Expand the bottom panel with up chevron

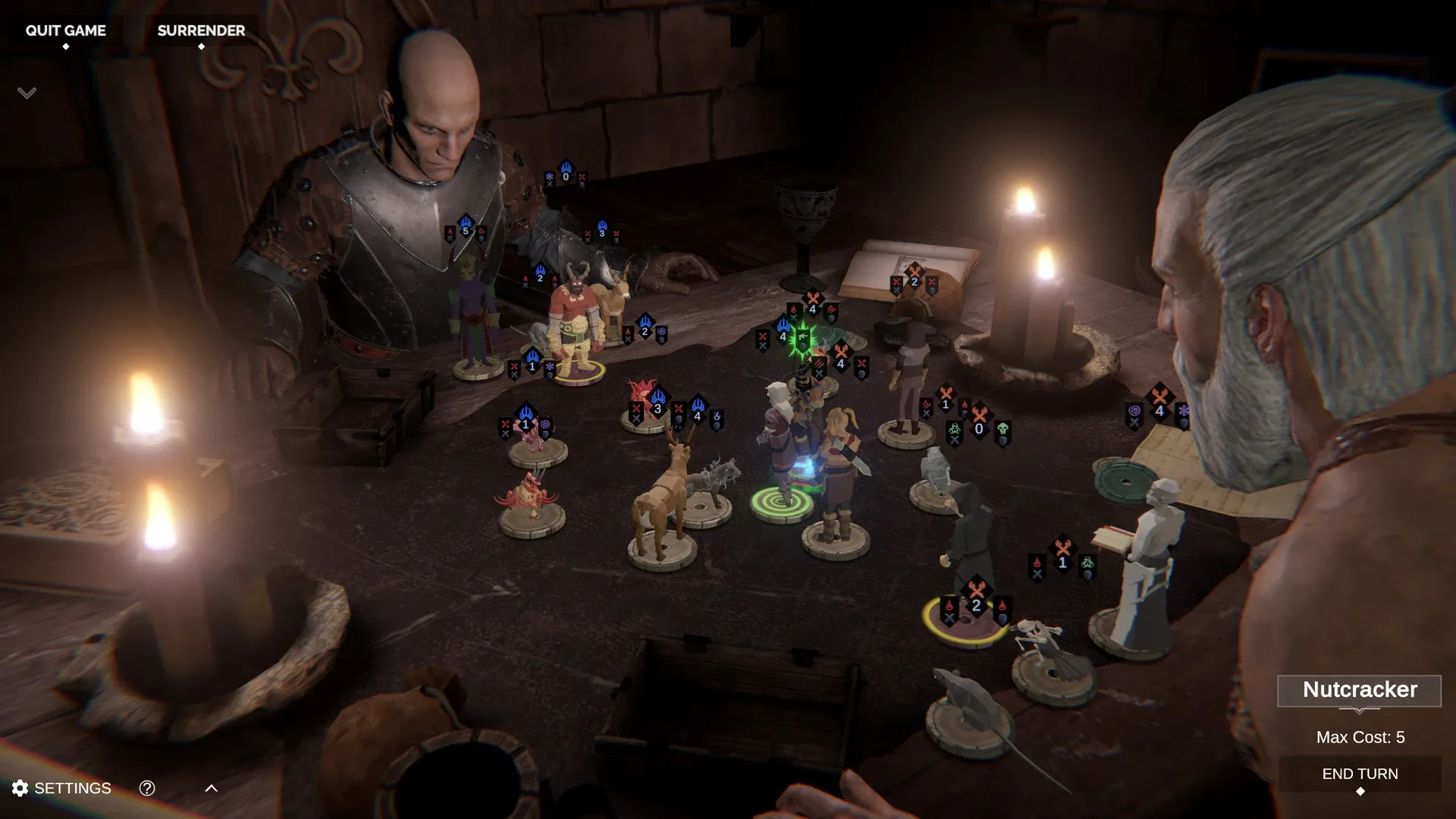coord(212,788)
